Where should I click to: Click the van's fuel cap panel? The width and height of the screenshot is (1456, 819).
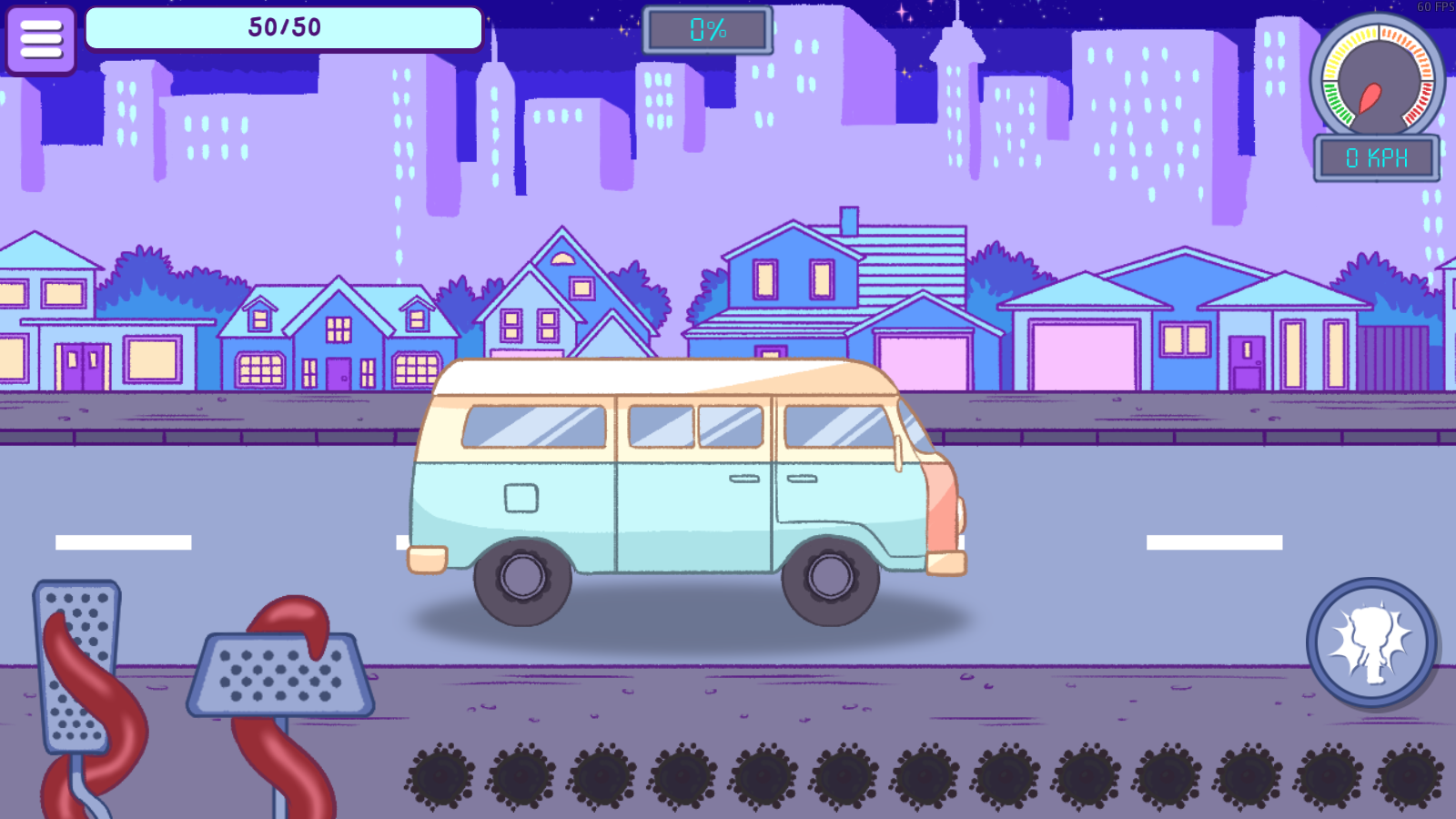coord(521,499)
